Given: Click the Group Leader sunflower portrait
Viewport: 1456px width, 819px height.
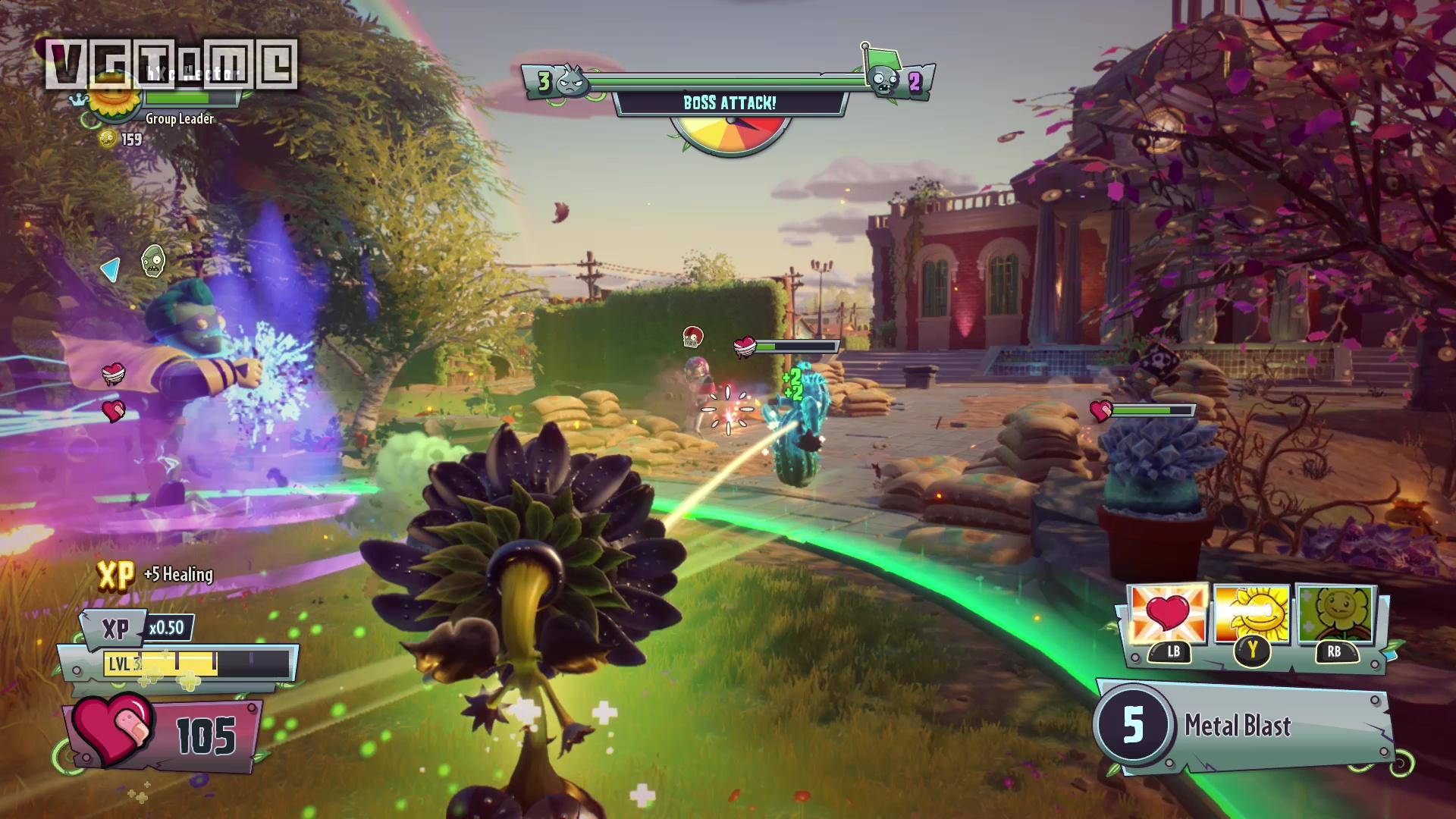Looking at the screenshot, I should click(115, 97).
